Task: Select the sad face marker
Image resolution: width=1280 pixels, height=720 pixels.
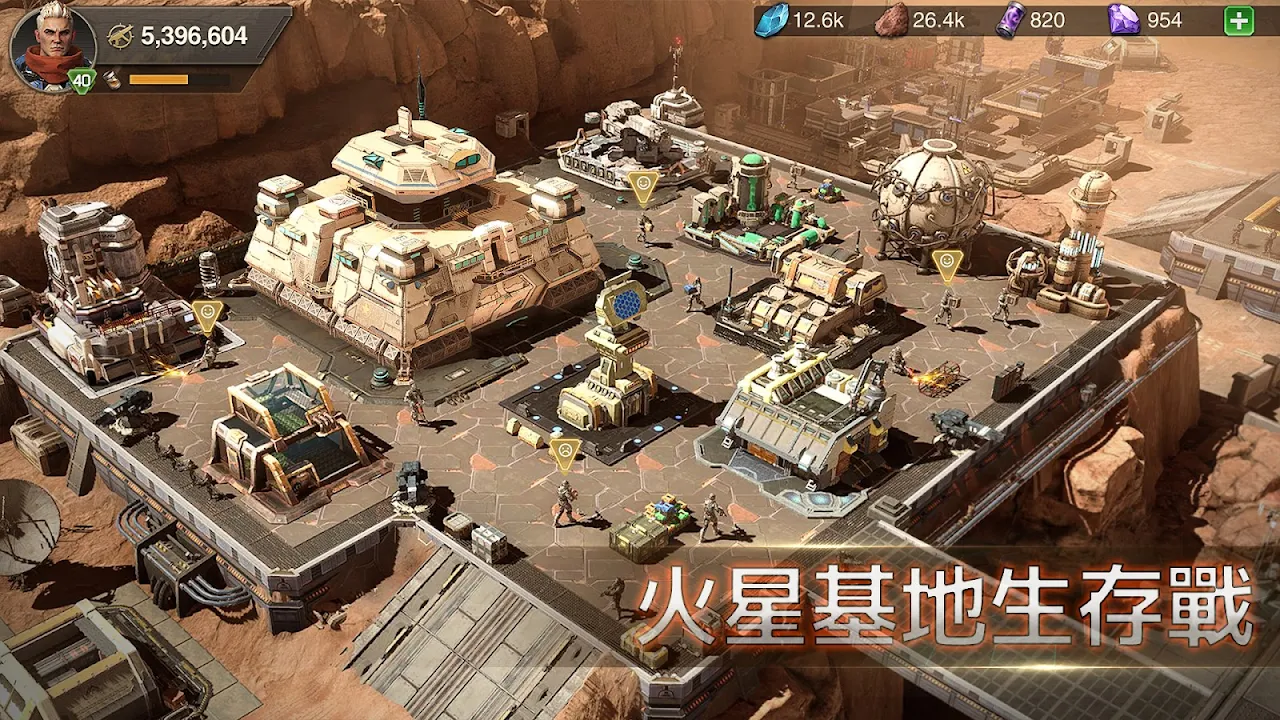Action: tap(565, 452)
